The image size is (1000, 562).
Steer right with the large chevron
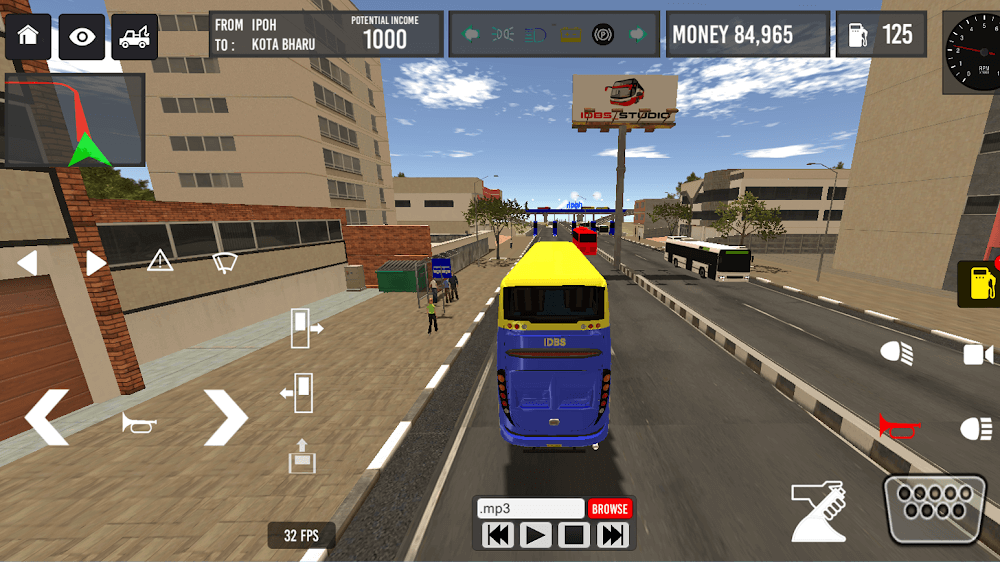[225, 417]
